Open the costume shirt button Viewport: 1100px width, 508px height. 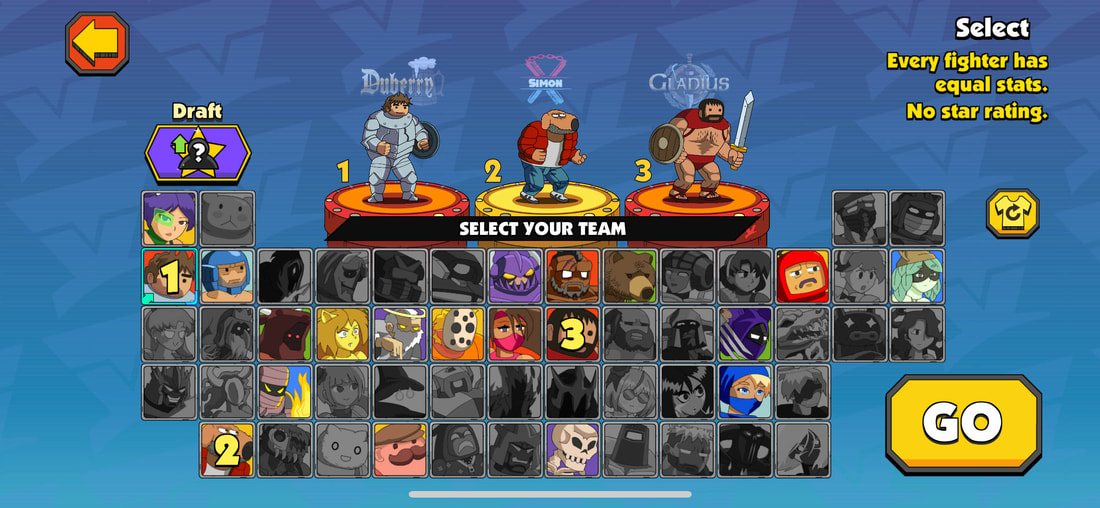click(1012, 213)
